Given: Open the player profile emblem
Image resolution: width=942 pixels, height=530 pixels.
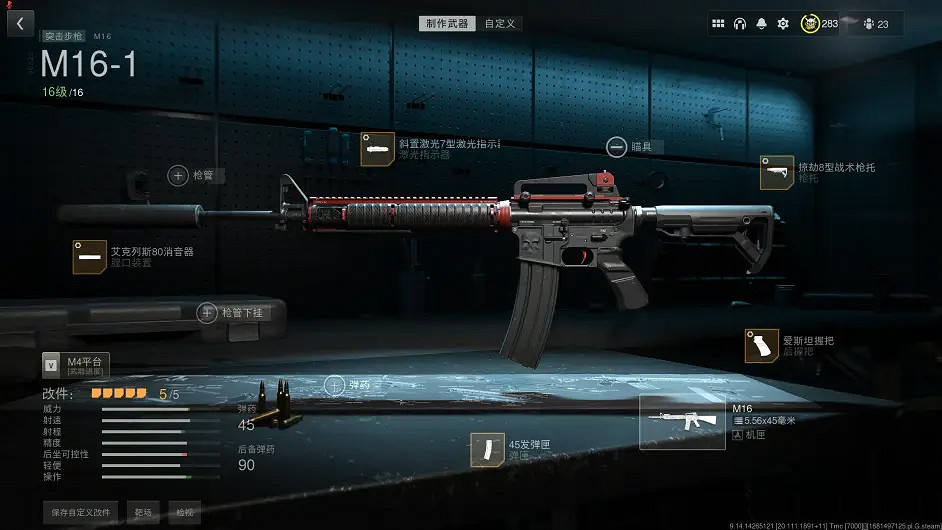Looking at the screenshot, I should (x=809, y=23).
